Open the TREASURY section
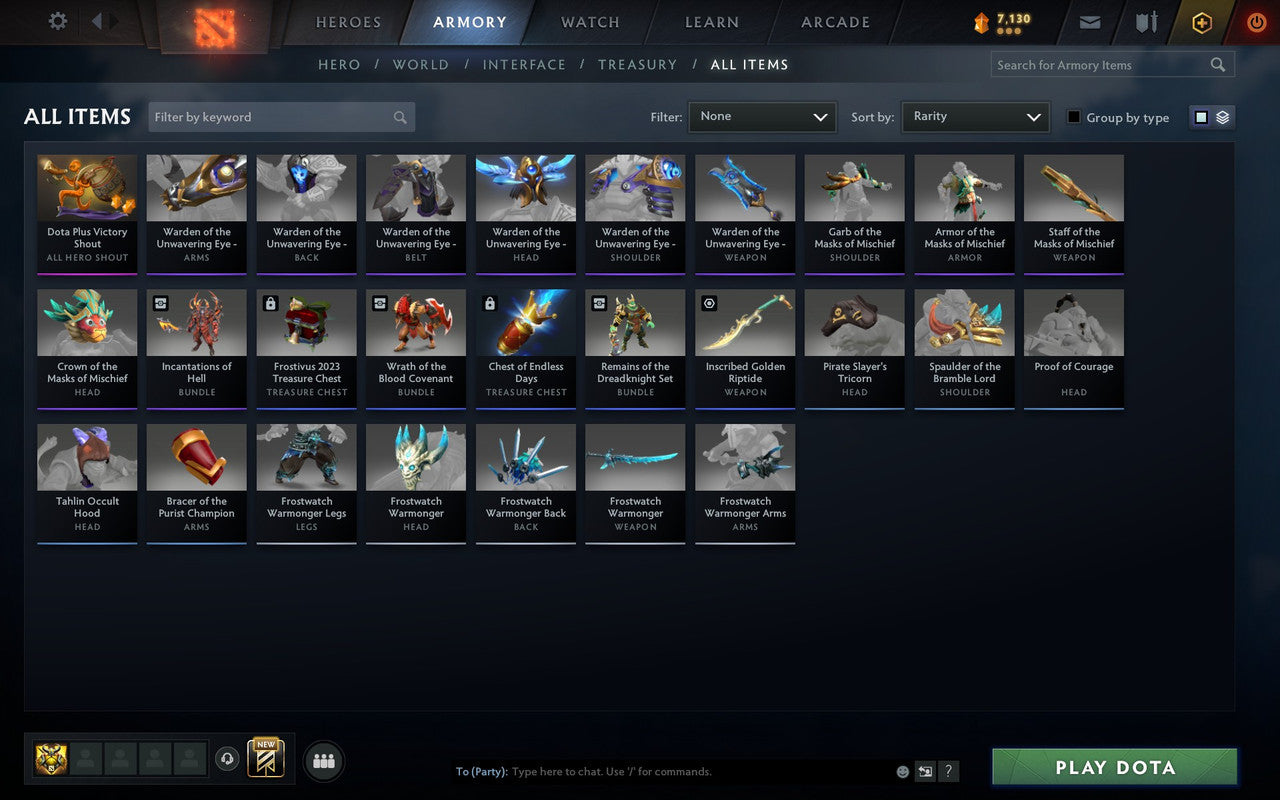This screenshot has width=1280, height=800. pos(637,64)
